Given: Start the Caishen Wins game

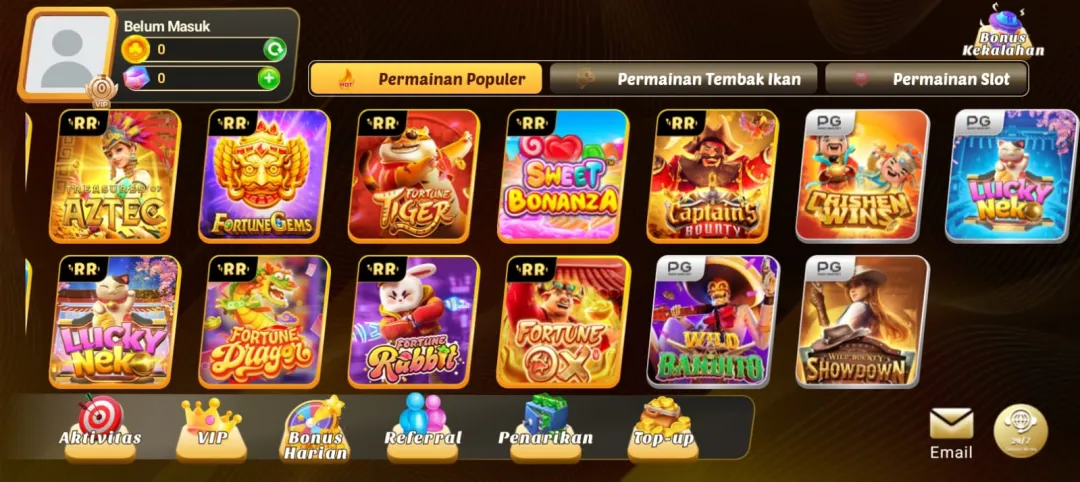Looking at the screenshot, I should [866, 176].
